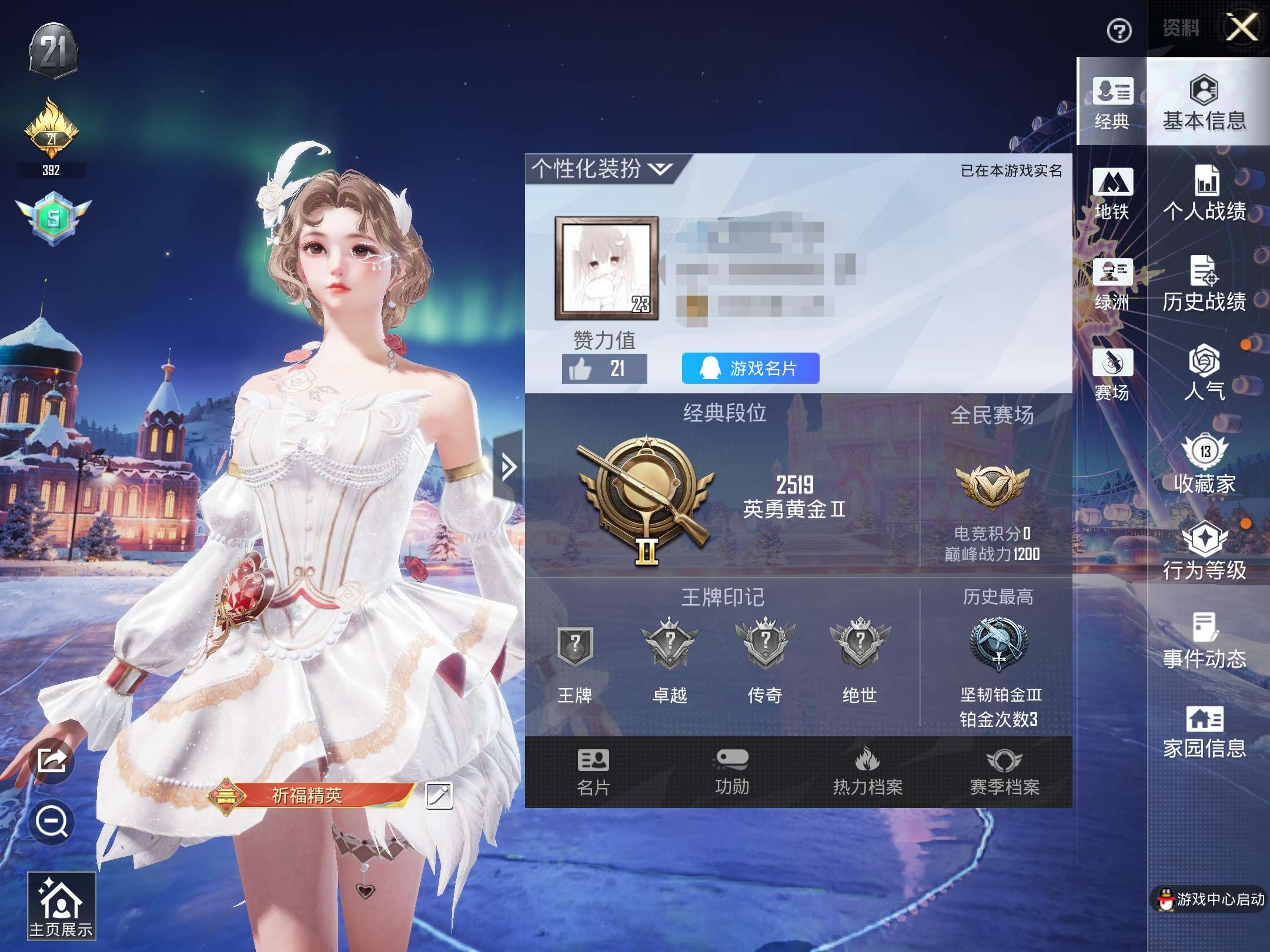This screenshot has width=1270, height=952.
Task: Open the 主页展示 homepage display
Action: point(61,906)
